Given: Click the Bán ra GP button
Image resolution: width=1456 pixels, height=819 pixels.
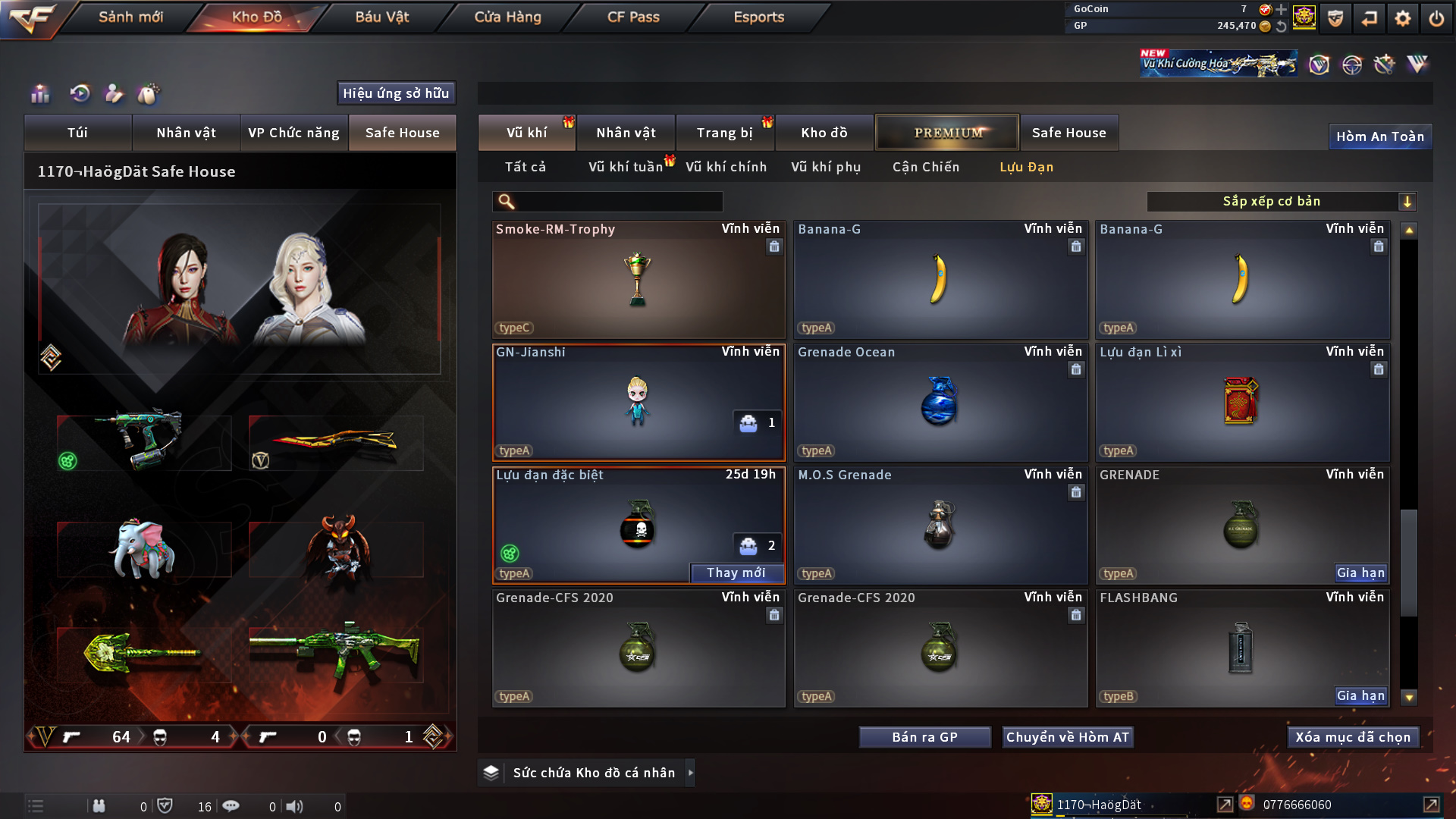Looking at the screenshot, I should [x=924, y=737].
